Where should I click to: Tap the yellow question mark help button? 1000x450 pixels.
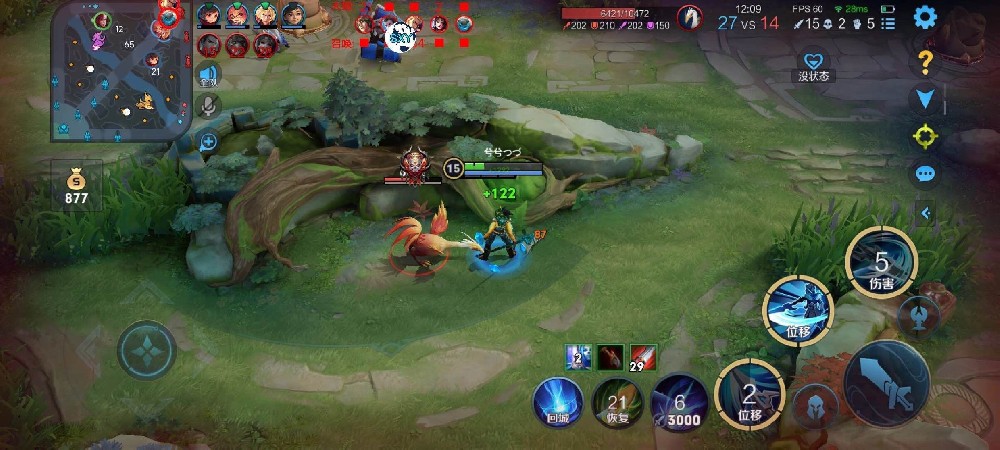925,61
